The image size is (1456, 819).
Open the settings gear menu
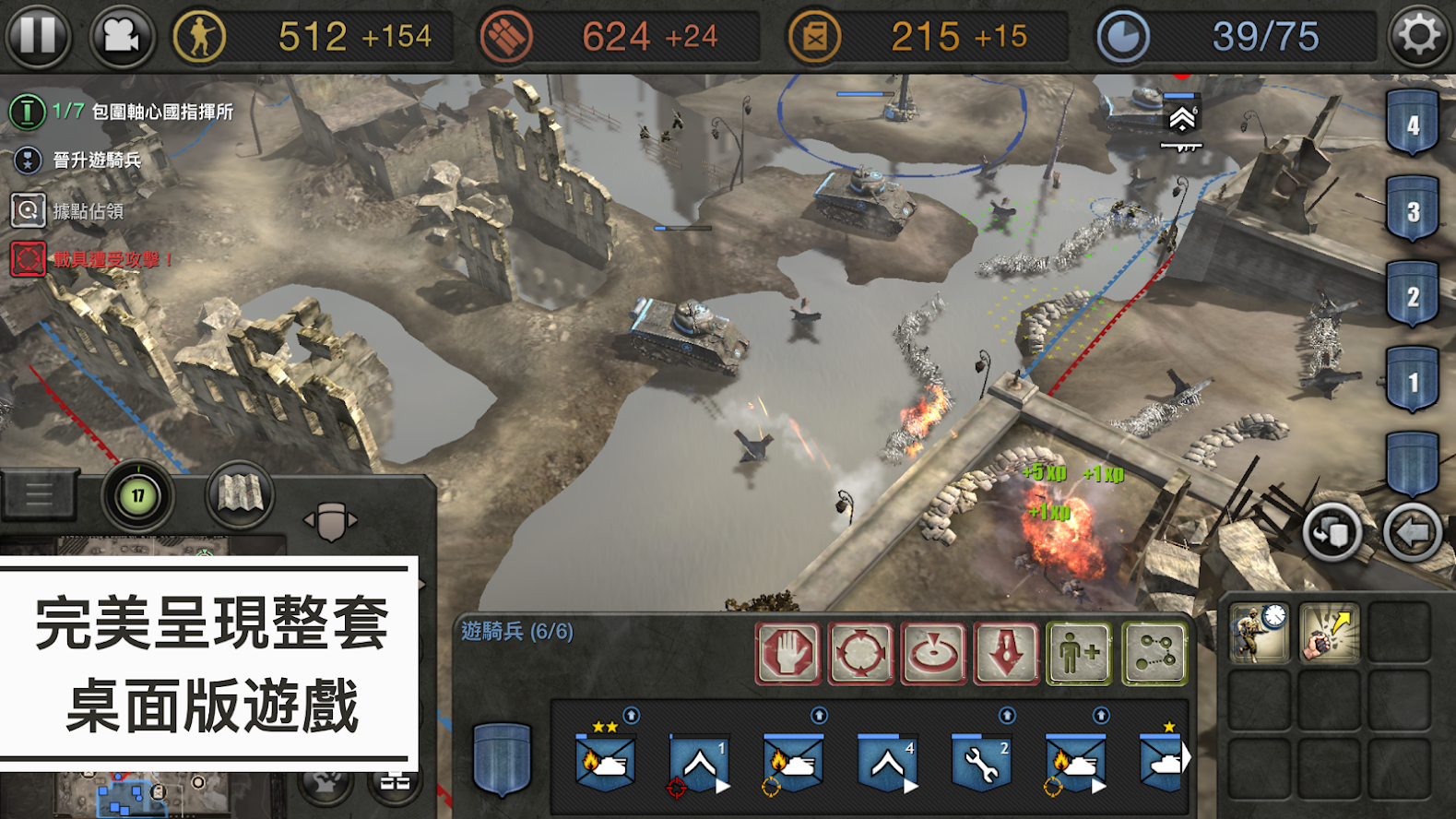pos(1418,36)
